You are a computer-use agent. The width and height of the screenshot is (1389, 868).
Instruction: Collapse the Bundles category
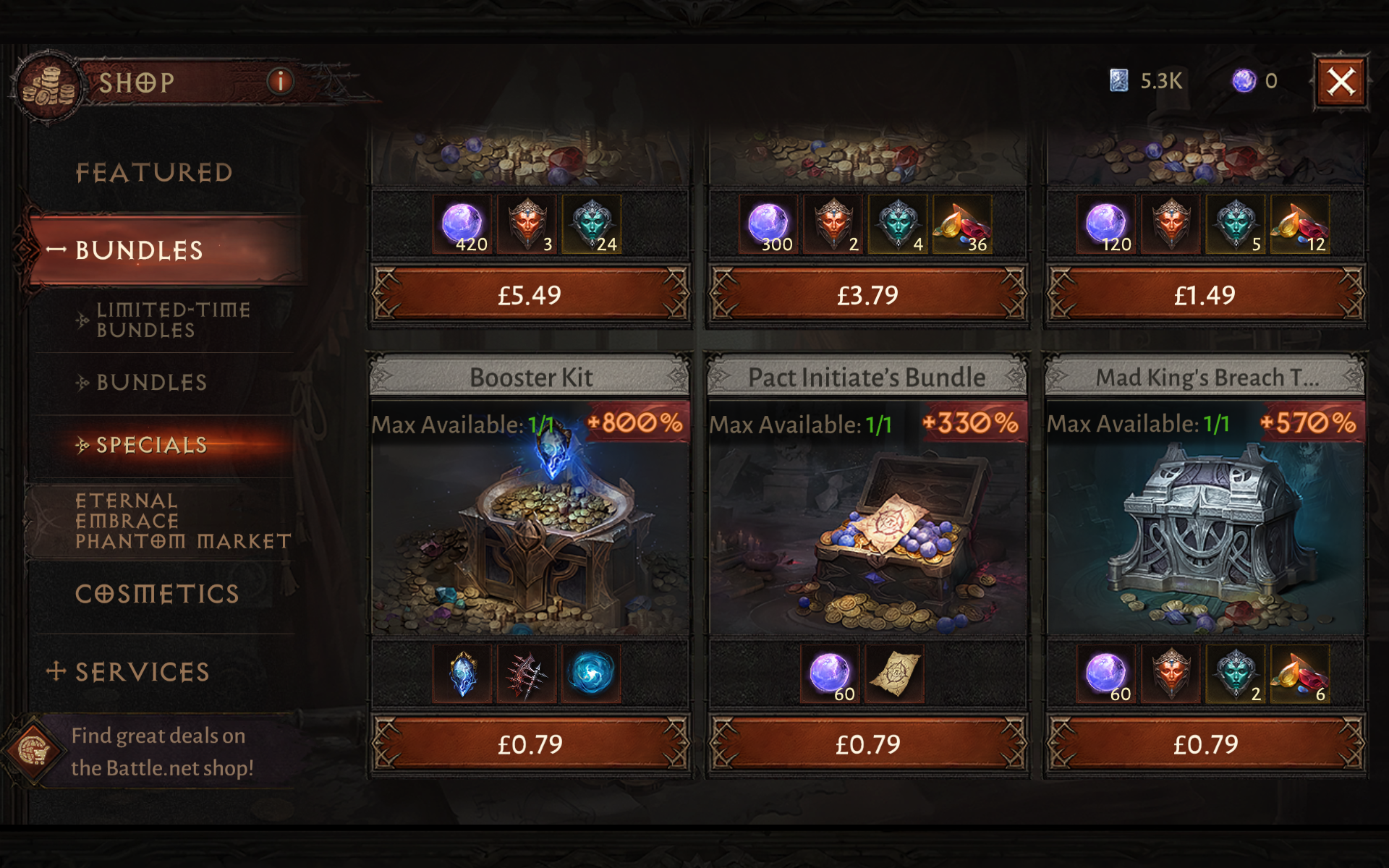point(142,251)
